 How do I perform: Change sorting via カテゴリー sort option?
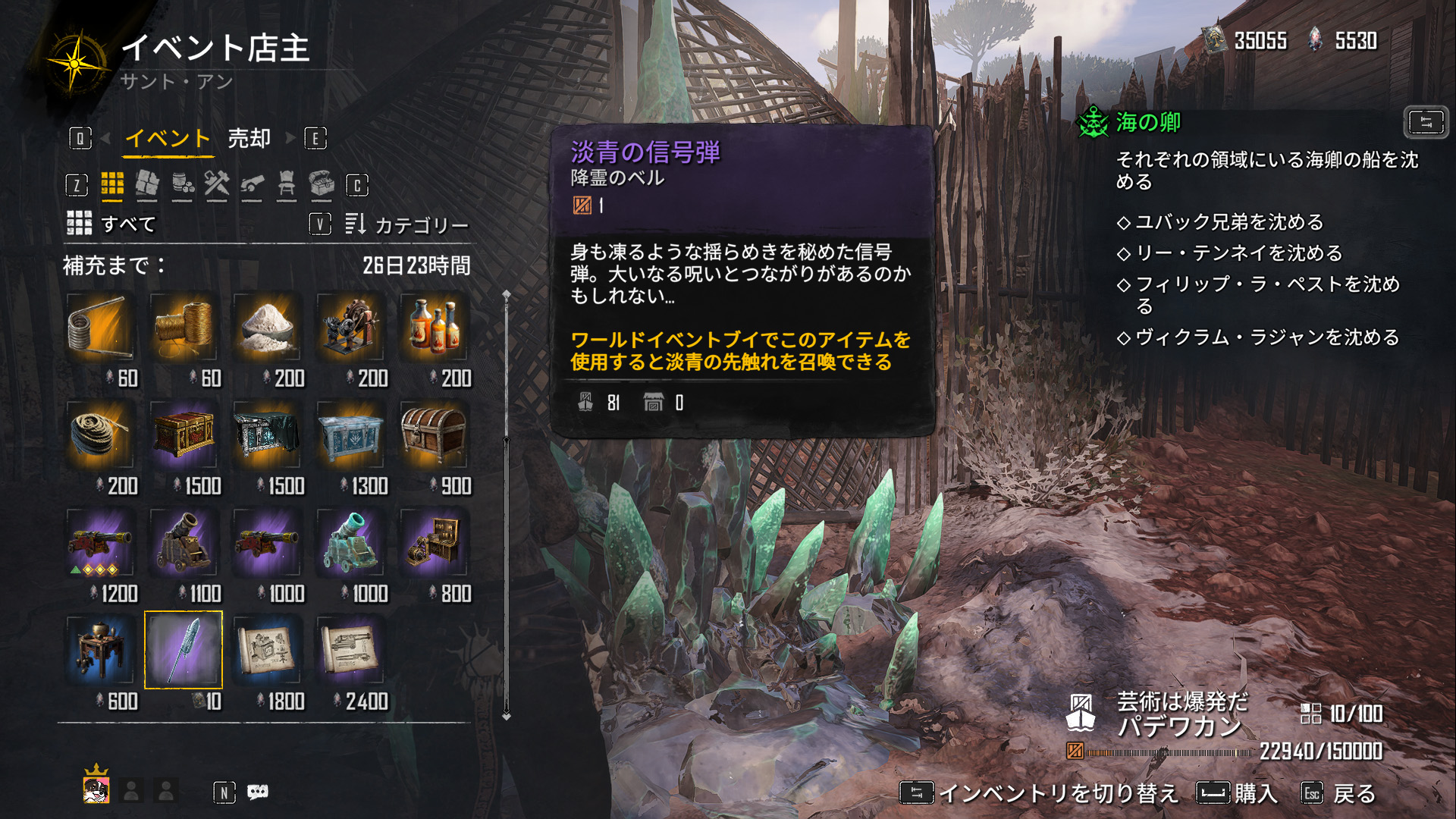[407, 224]
